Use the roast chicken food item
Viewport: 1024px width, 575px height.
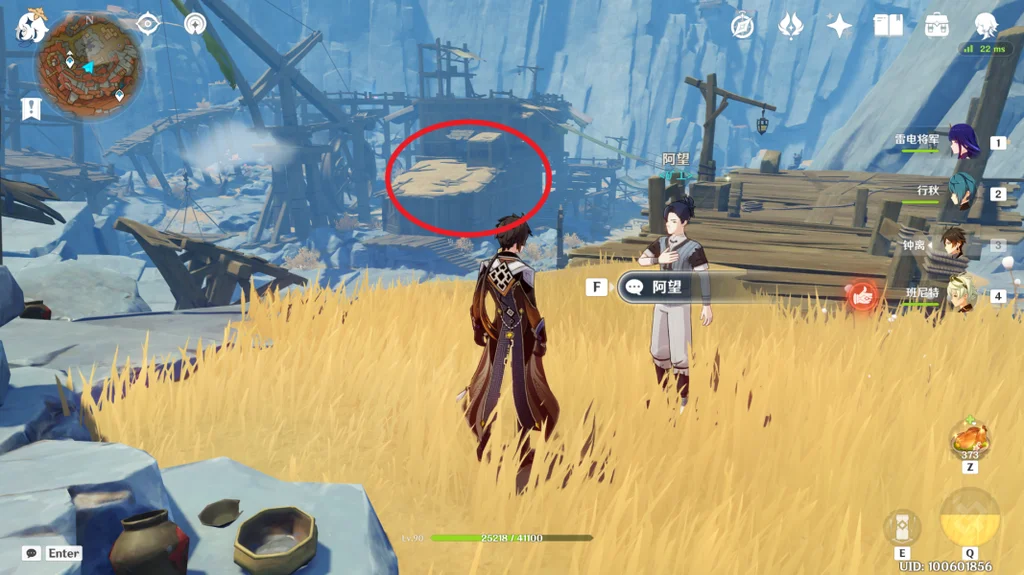tap(969, 439)
